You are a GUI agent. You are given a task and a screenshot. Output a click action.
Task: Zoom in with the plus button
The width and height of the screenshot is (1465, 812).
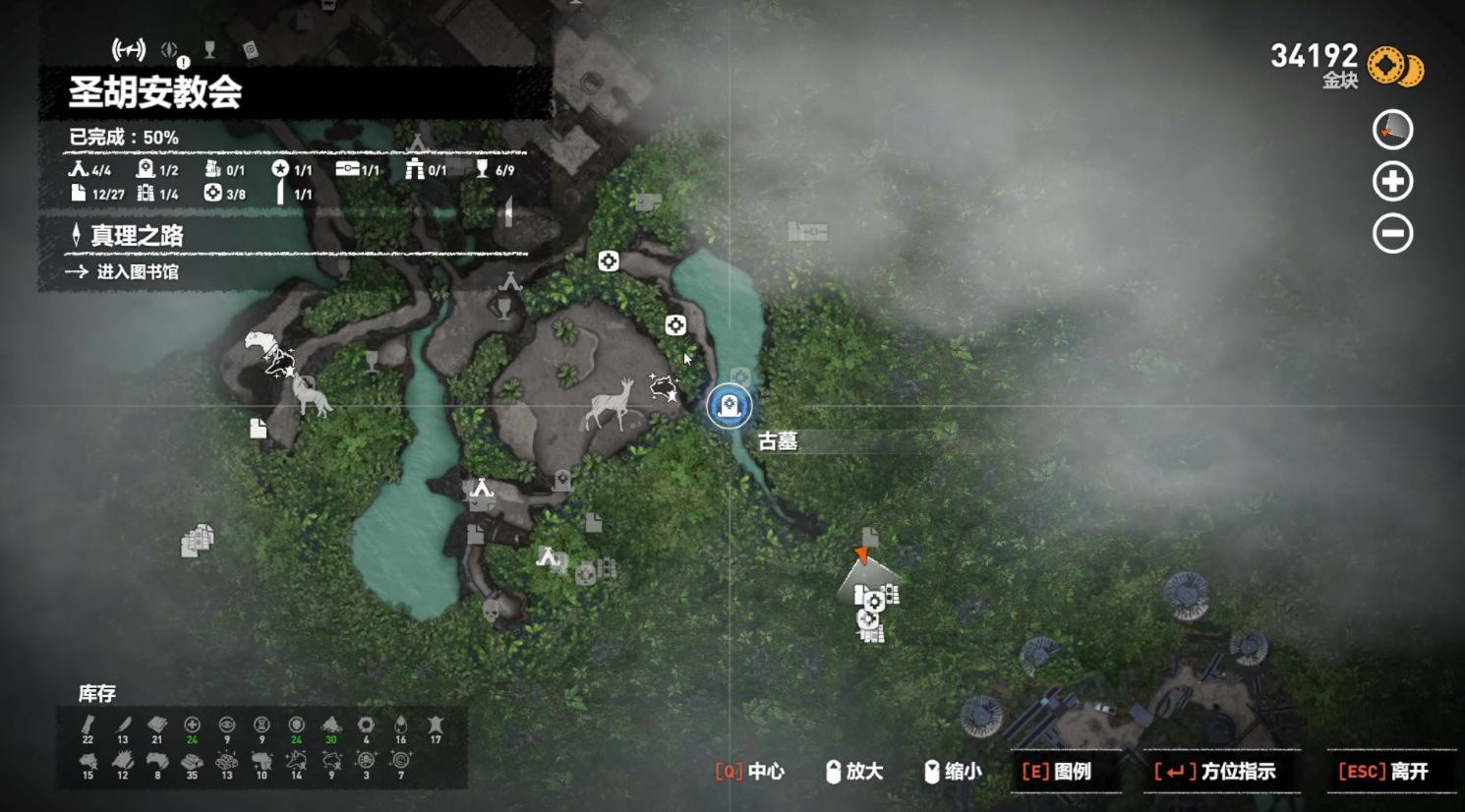[x=1392, y=182]
